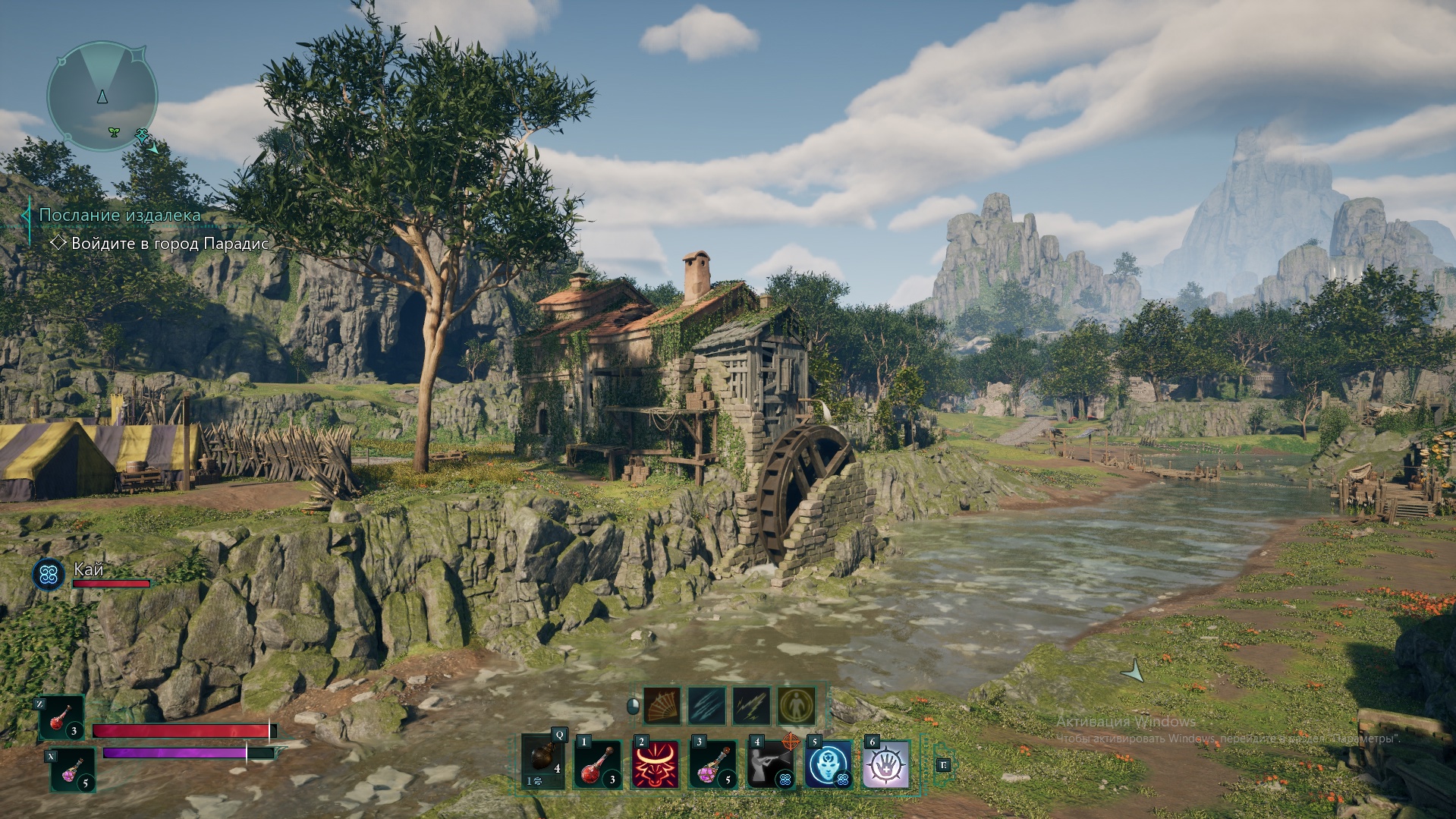Select the folding fan attack icon
The height and width of the screenshot is (819, 1456).
tap(662, 707)
